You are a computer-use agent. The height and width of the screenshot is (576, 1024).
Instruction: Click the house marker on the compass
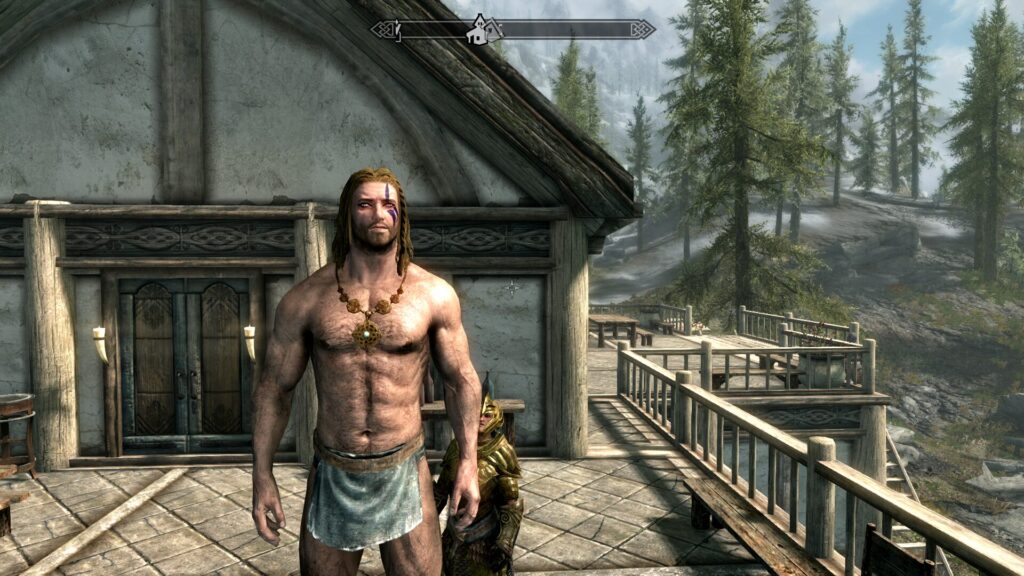(x=480, y=30)
